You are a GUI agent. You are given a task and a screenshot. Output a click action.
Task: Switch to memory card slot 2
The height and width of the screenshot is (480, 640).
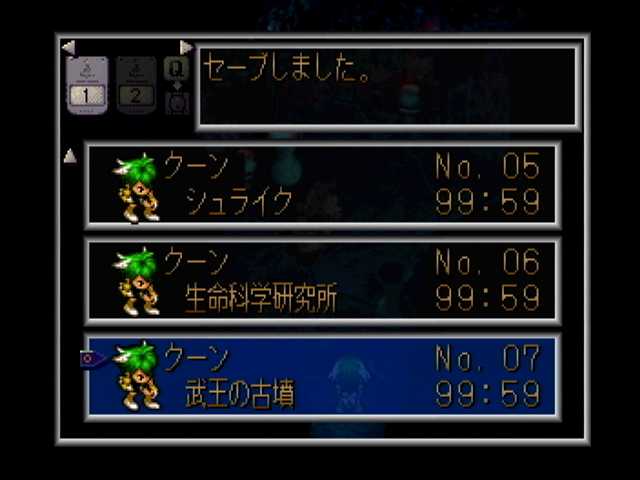click(x=136, y=87)
